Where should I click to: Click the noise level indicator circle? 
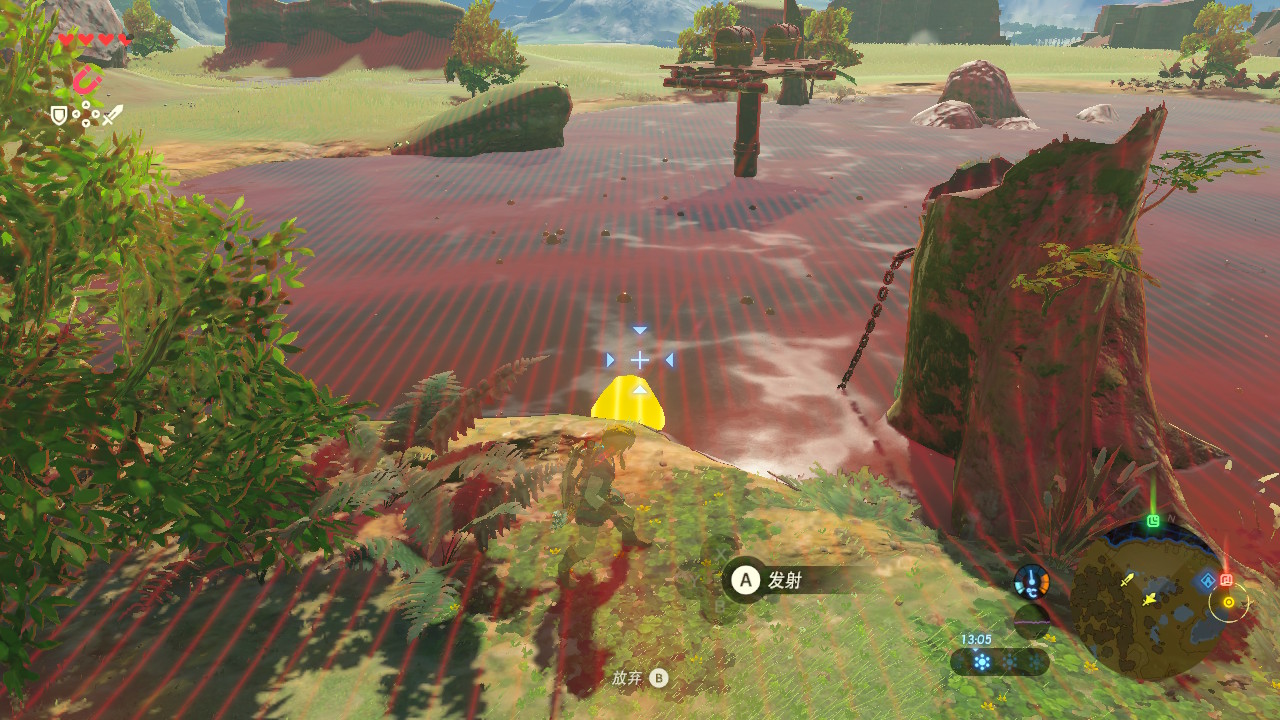click(1031, 621)
